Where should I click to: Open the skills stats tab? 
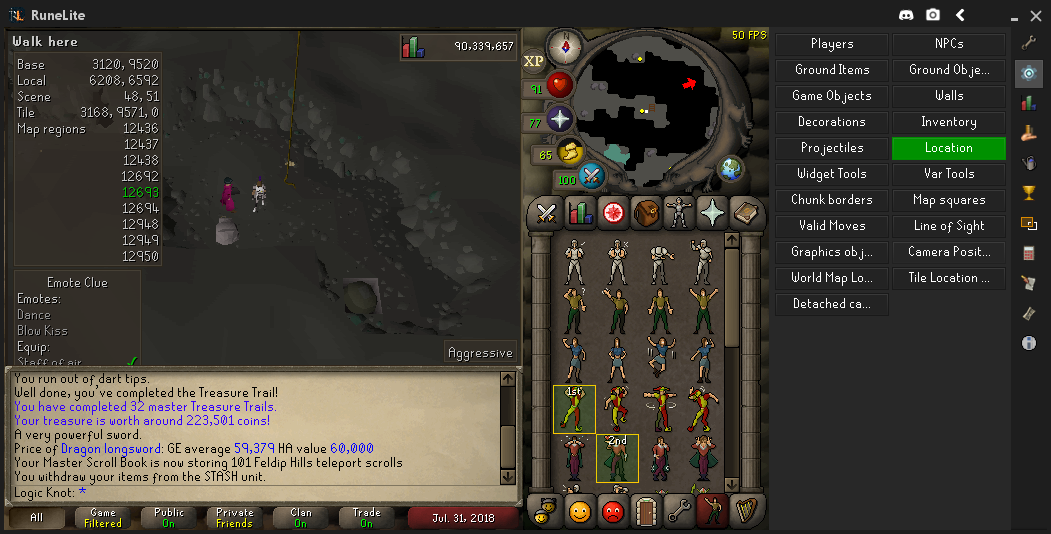(580, 212)
